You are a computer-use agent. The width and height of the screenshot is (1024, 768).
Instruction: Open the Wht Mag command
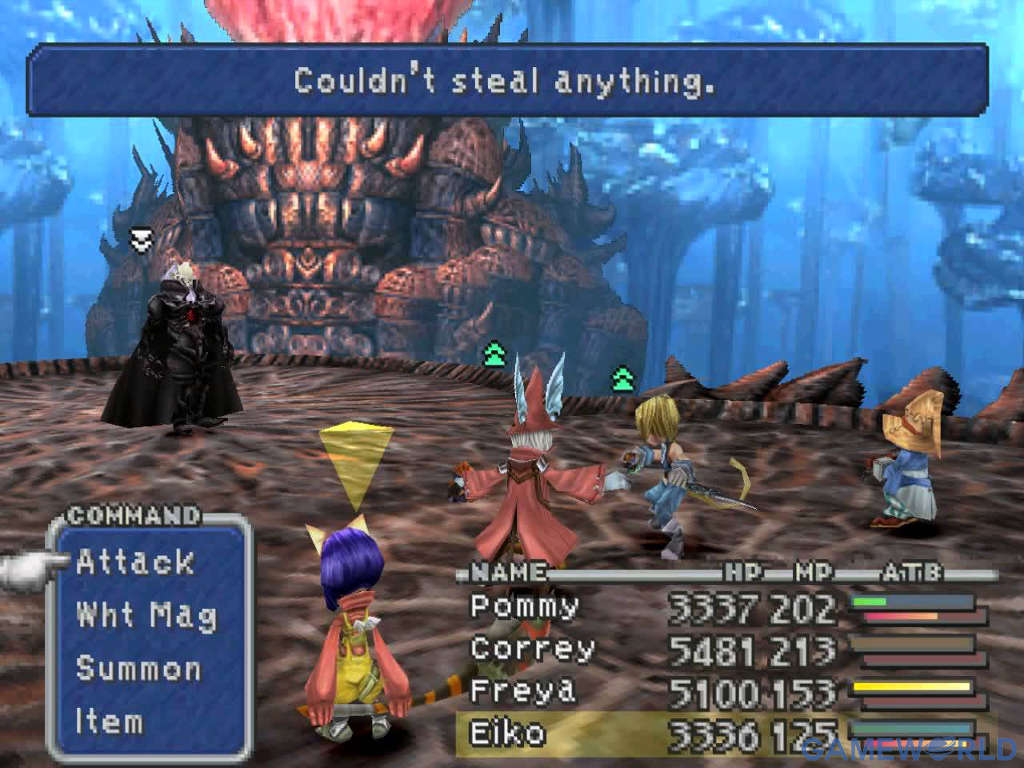[146, 615]
